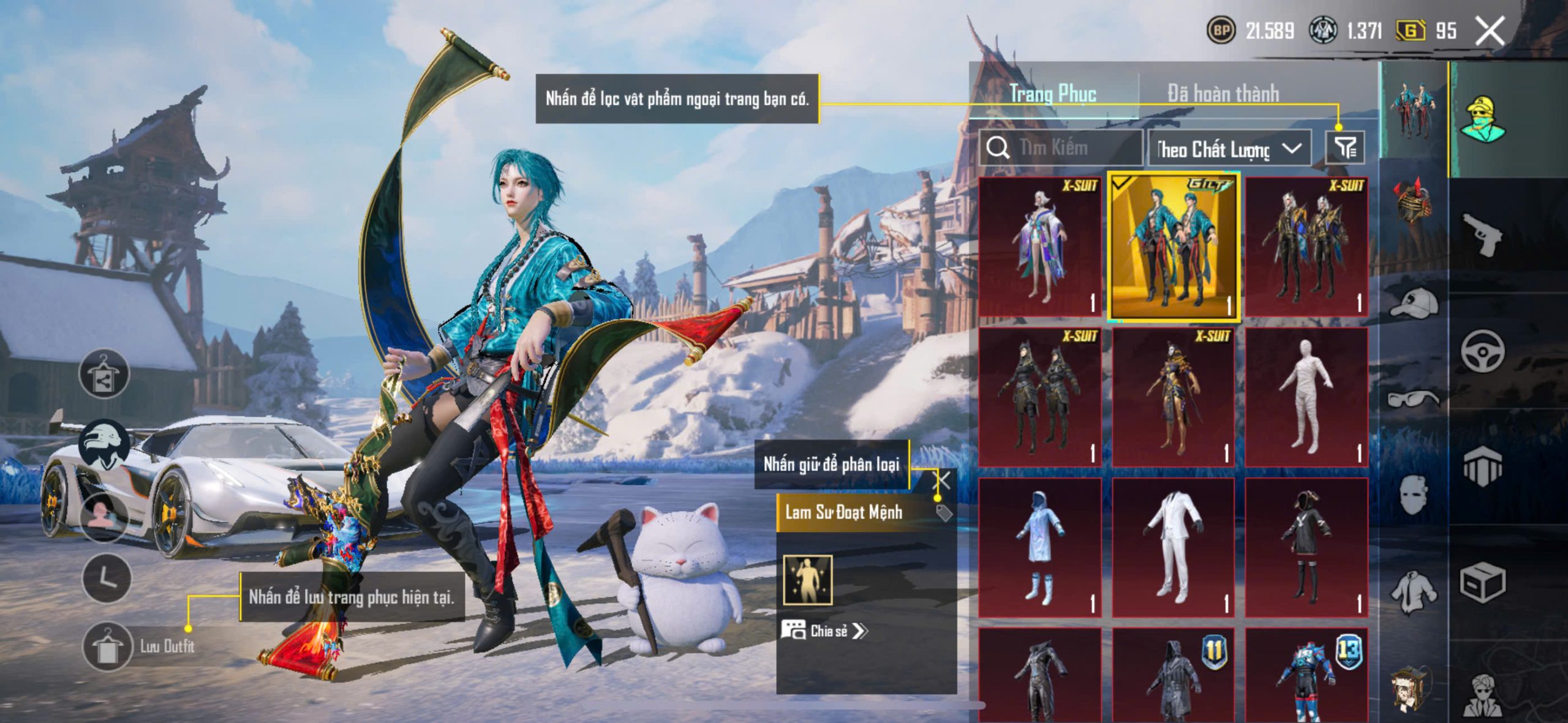Click the hanger share-outfit icon

[x=104, y=375]
